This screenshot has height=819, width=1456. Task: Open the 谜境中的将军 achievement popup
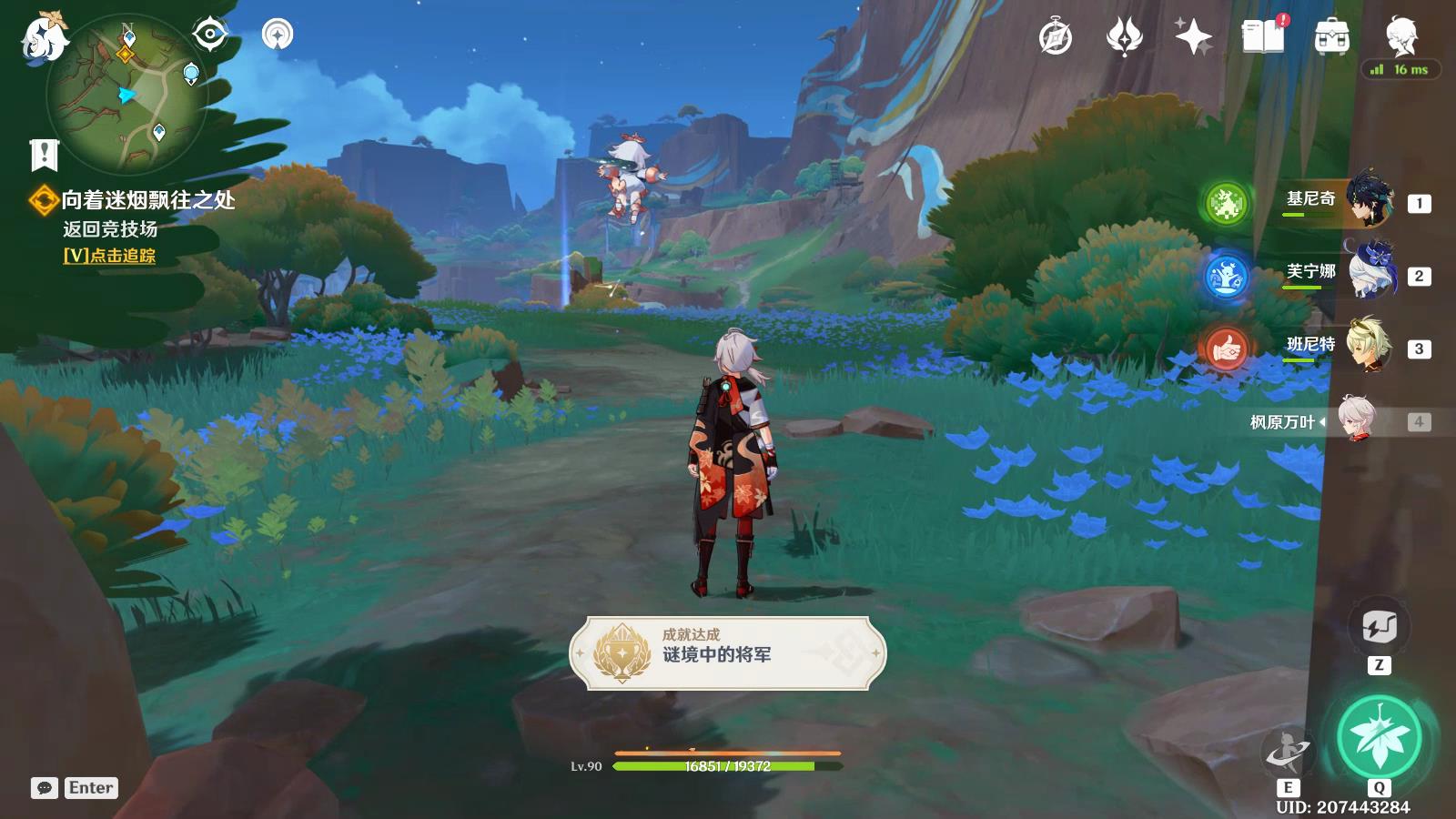pos(728,652)
